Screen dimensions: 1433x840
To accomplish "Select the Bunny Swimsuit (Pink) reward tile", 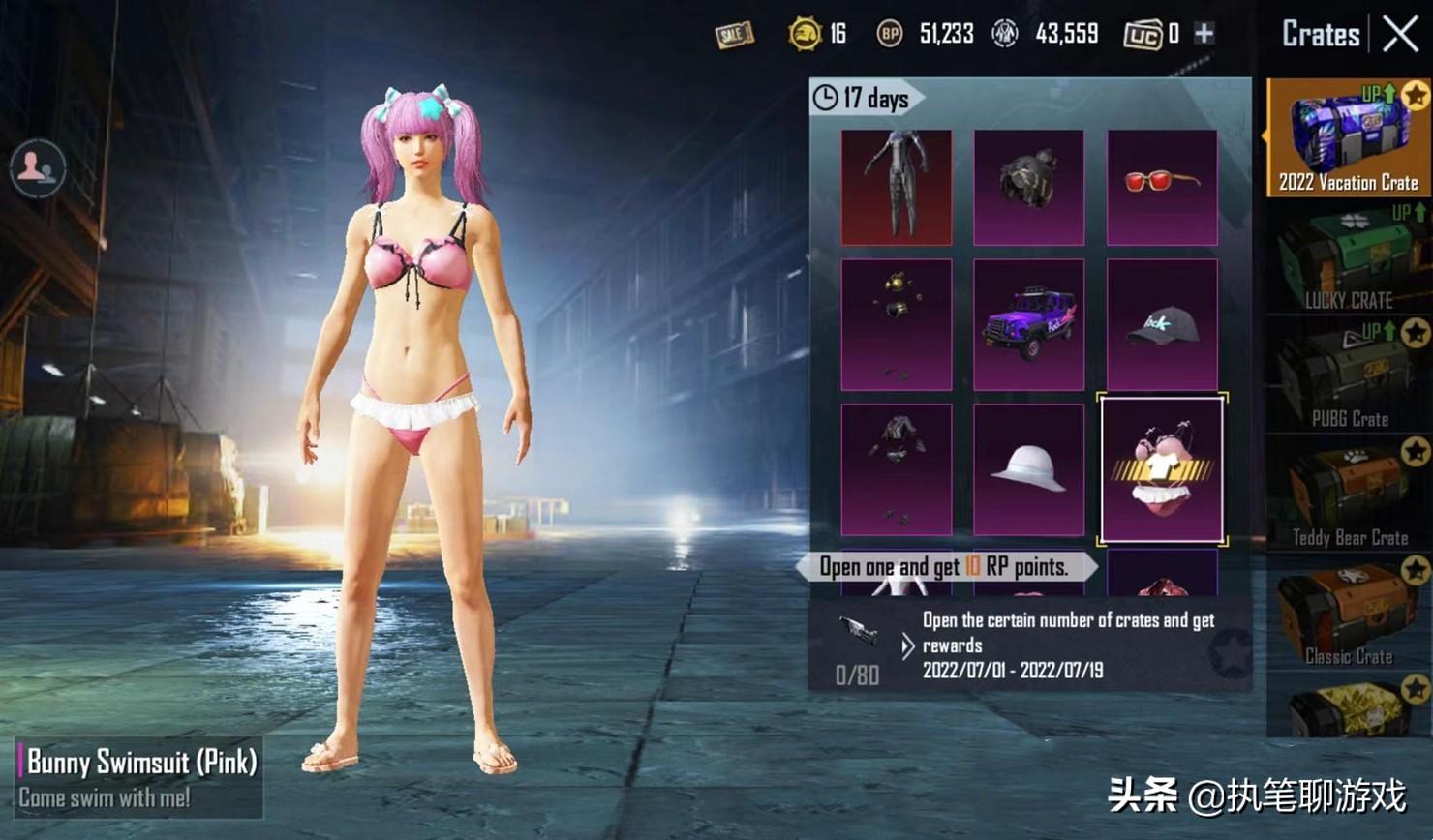I will (x=1162, y=469).
